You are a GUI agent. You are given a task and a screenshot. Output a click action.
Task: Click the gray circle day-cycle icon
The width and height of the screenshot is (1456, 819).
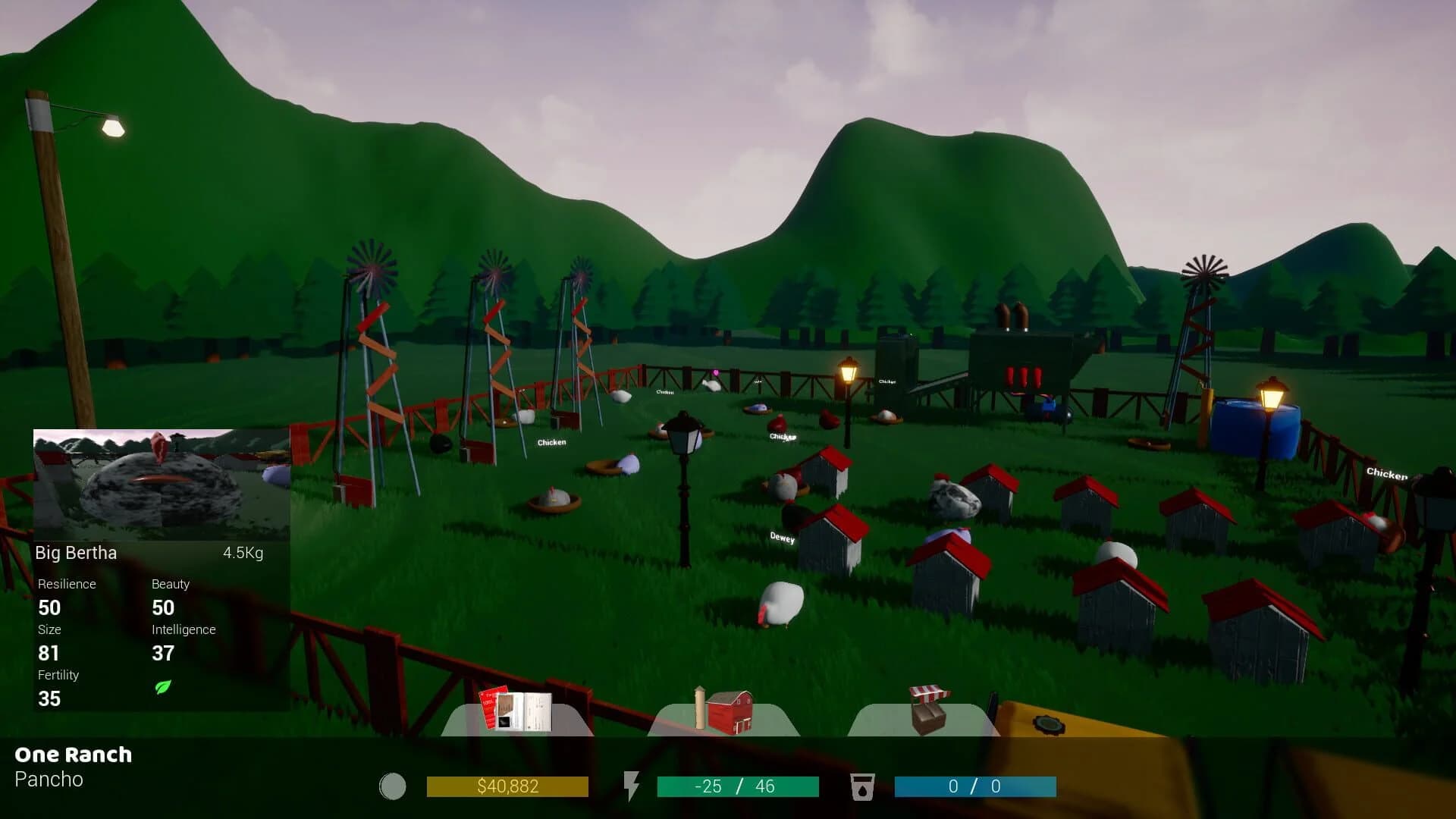pos(393,786)
